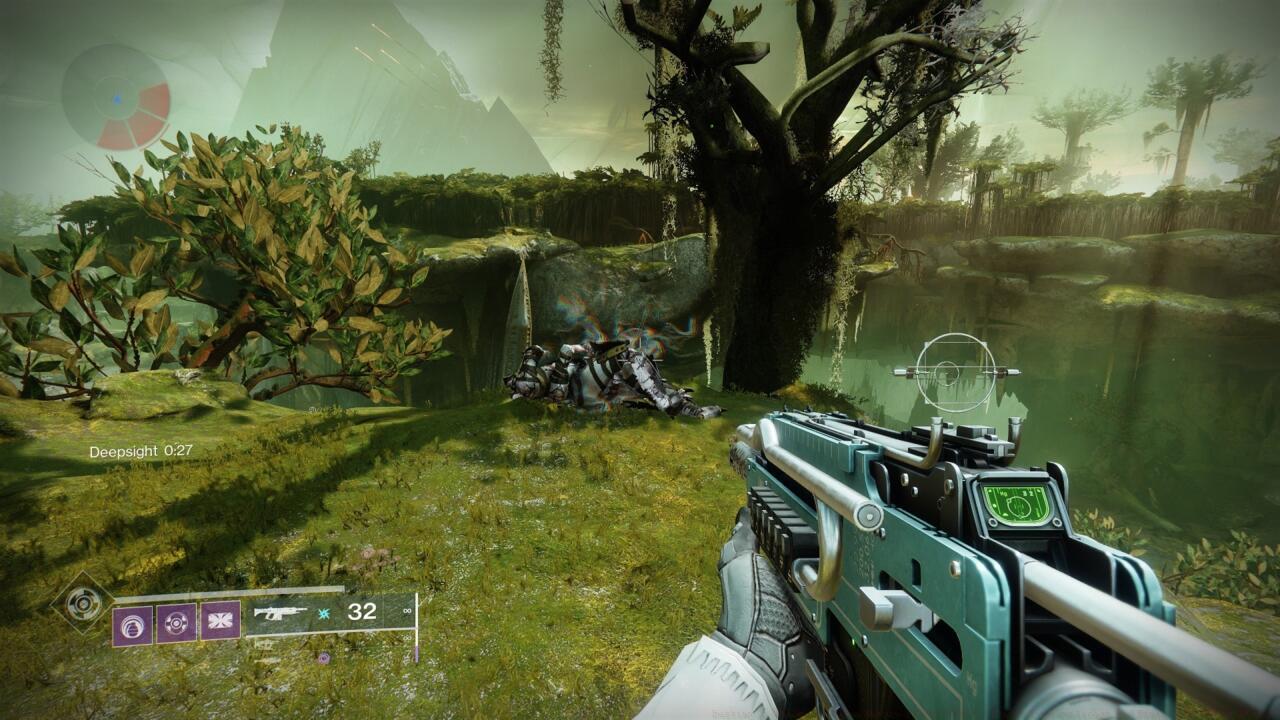This screenshot has height=720, width=1280.
Task: Select the purple grenade ability icon
Action: click(x=132, y=621)
